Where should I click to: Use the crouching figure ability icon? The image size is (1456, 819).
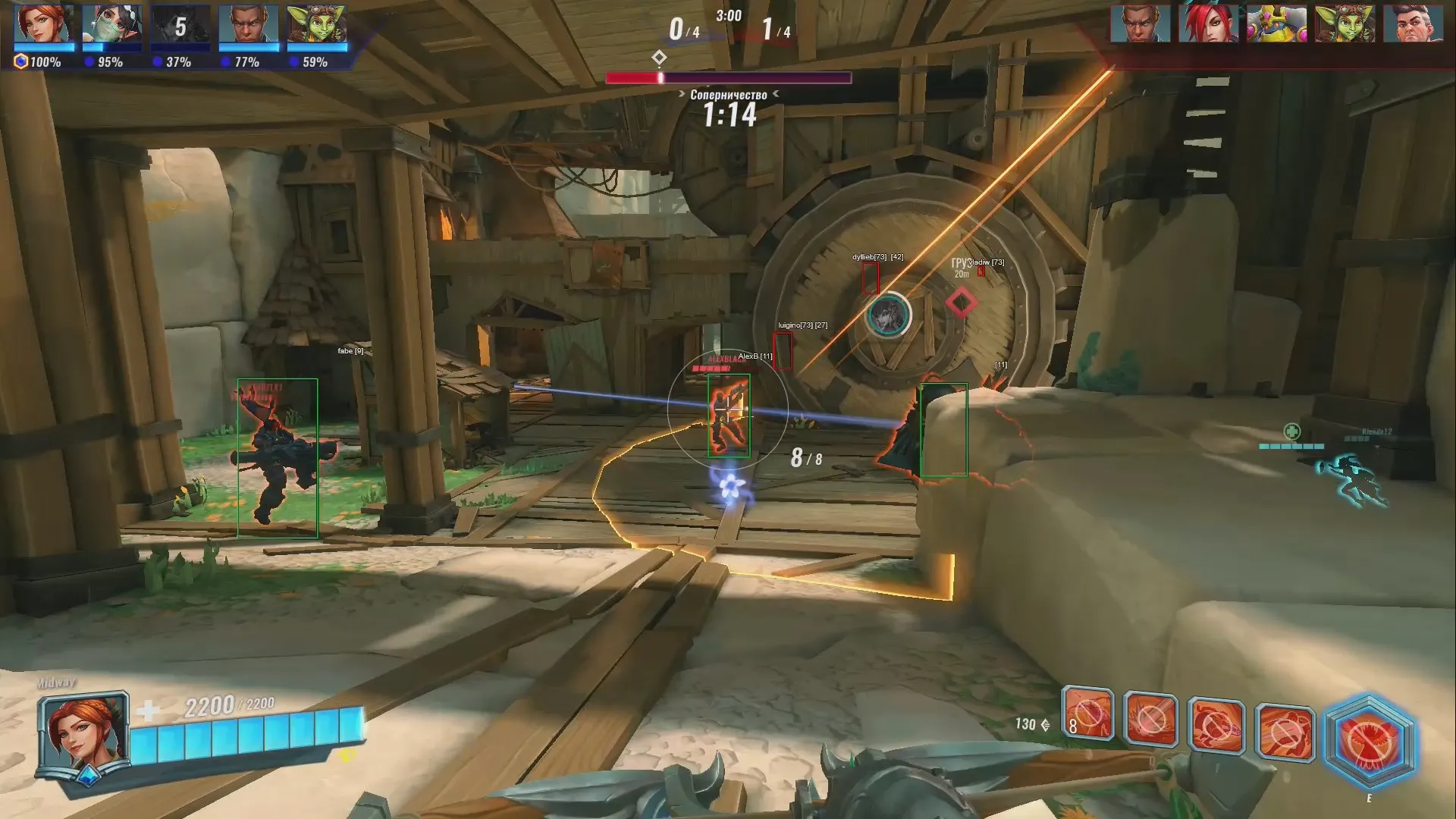(x=1216, y=726)
